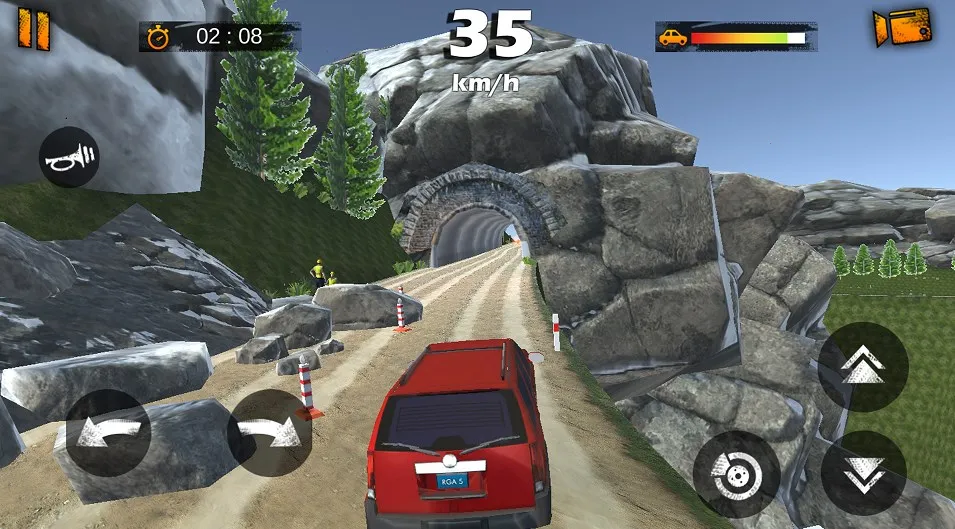Tap the brake disc button
The image size is (955, 529).
737,473
